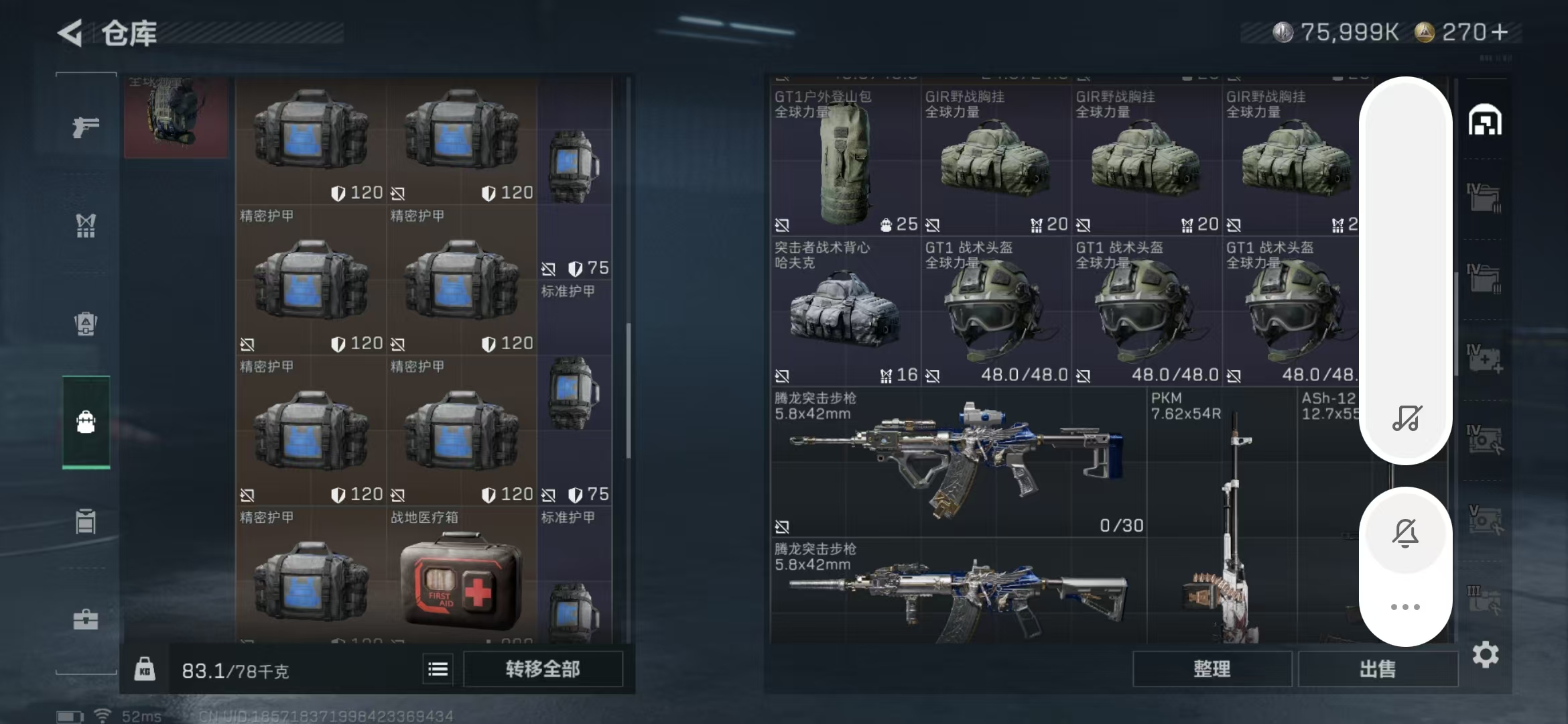Tap the muted bell notification button

pos(1405,534)
